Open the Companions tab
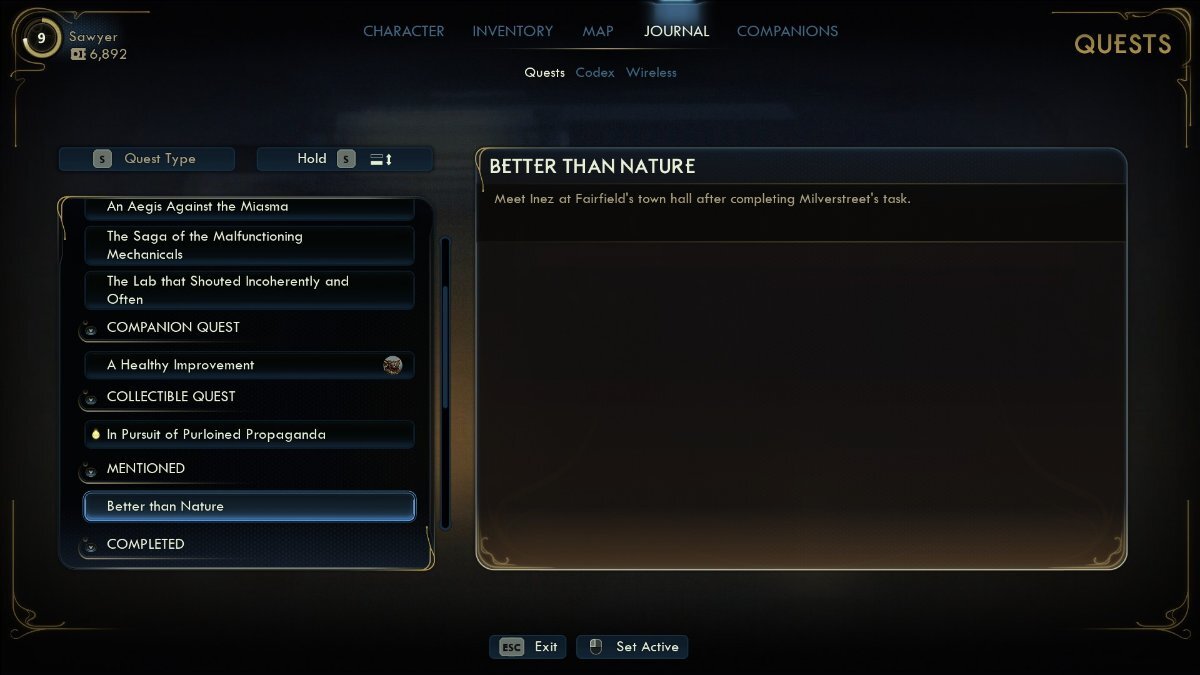The width and height of the screenshot is (1200, 675). click(787, 31)
